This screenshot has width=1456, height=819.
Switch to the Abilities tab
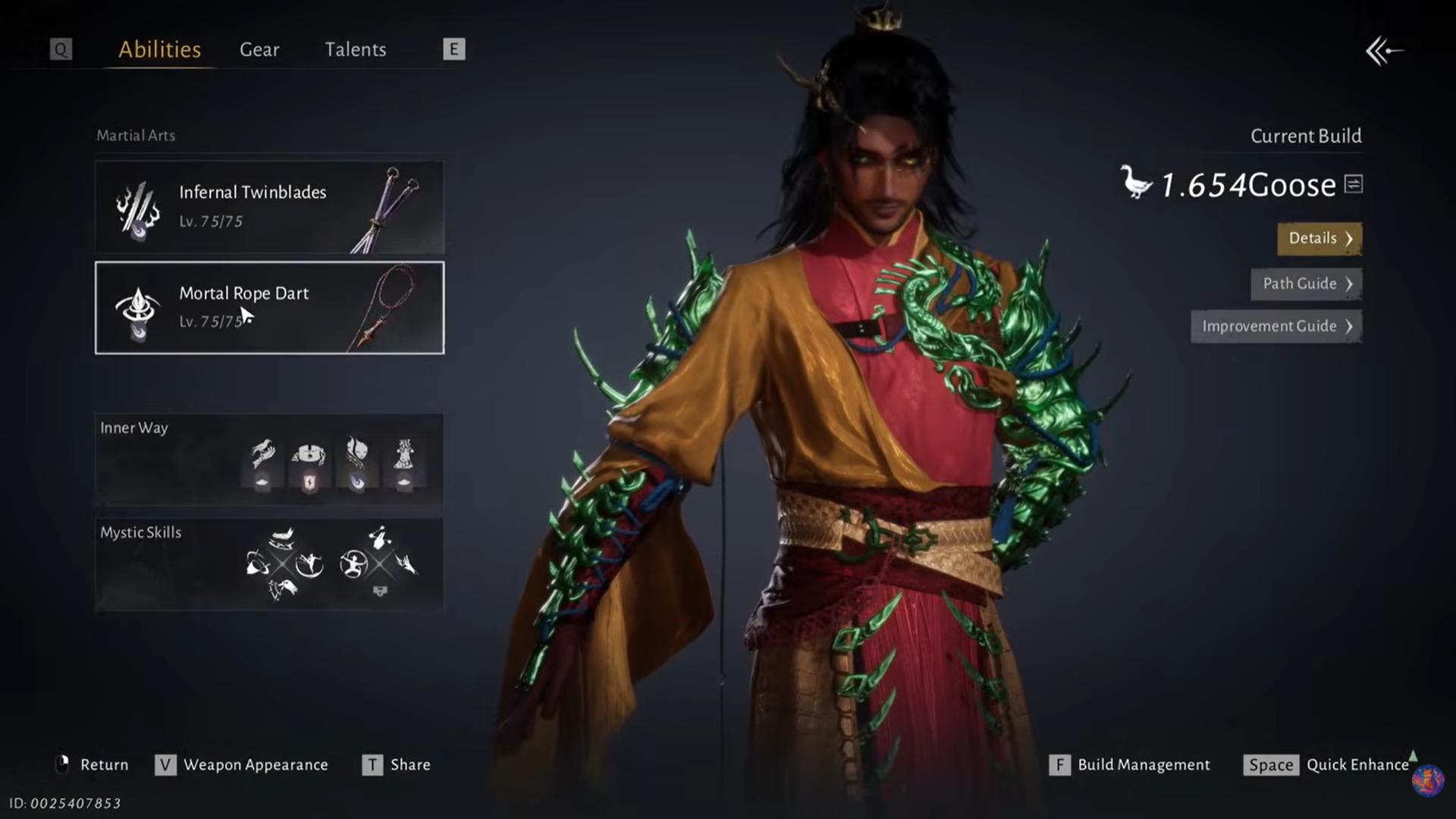click(x=159, y=49)
